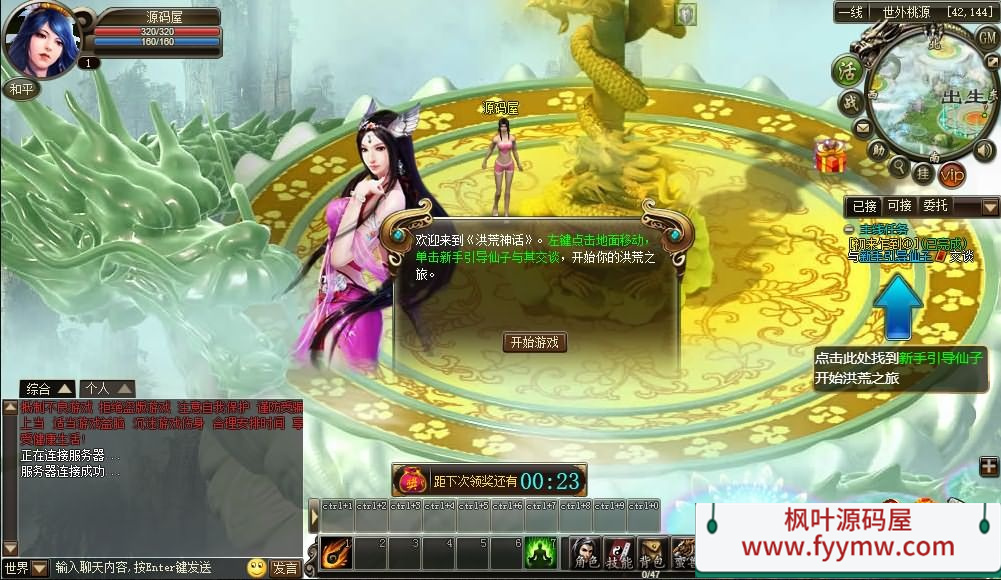Activate the fire skill in hotbar slot 1
Image resolution: width=1001 pixels, height=580 pixels.
(x=335, y=552)
